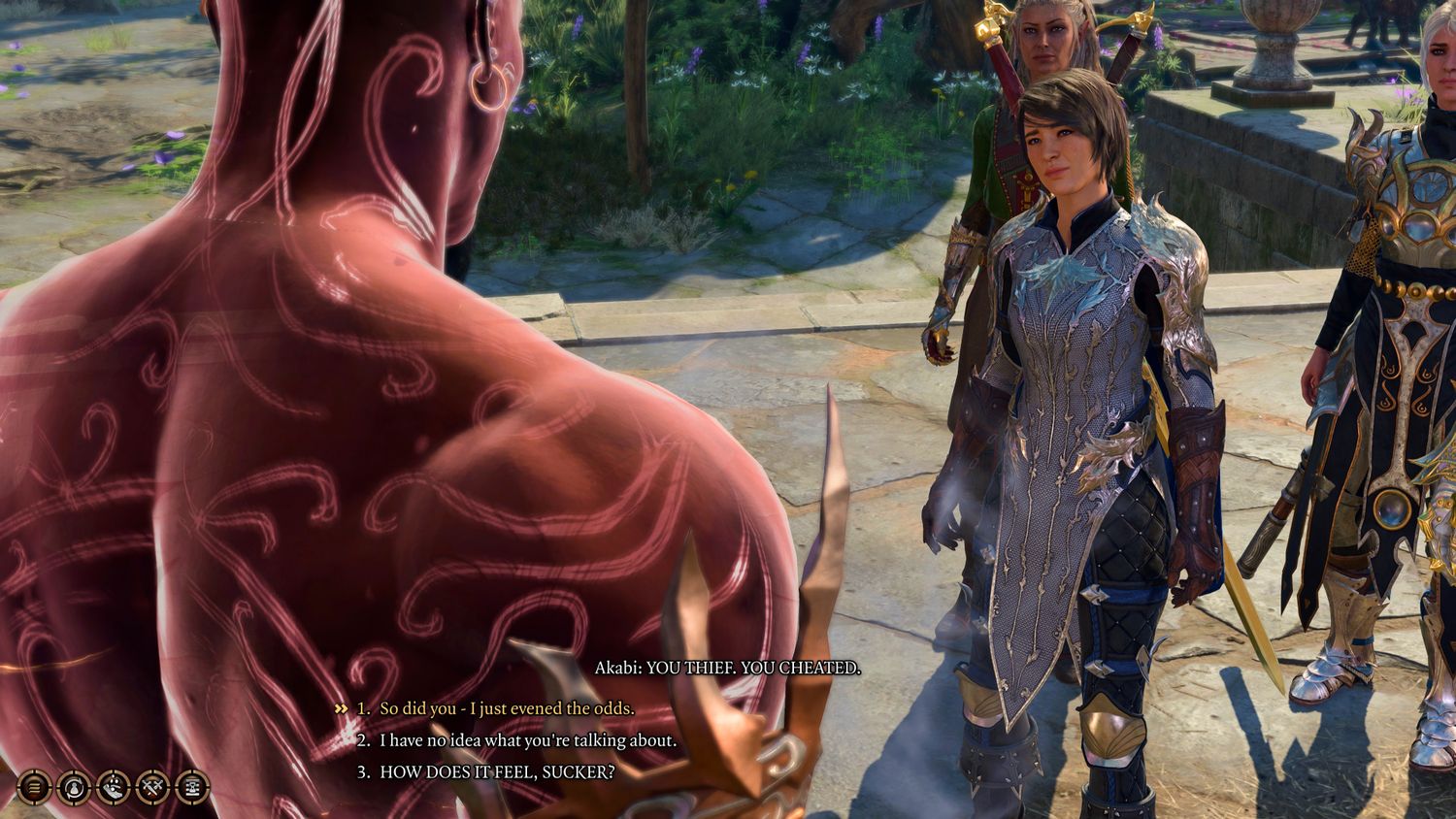The width and height of the screenshot is (1456, 819).
Task: Open the hand-tossing-dice icon
Action: point(114,787)
